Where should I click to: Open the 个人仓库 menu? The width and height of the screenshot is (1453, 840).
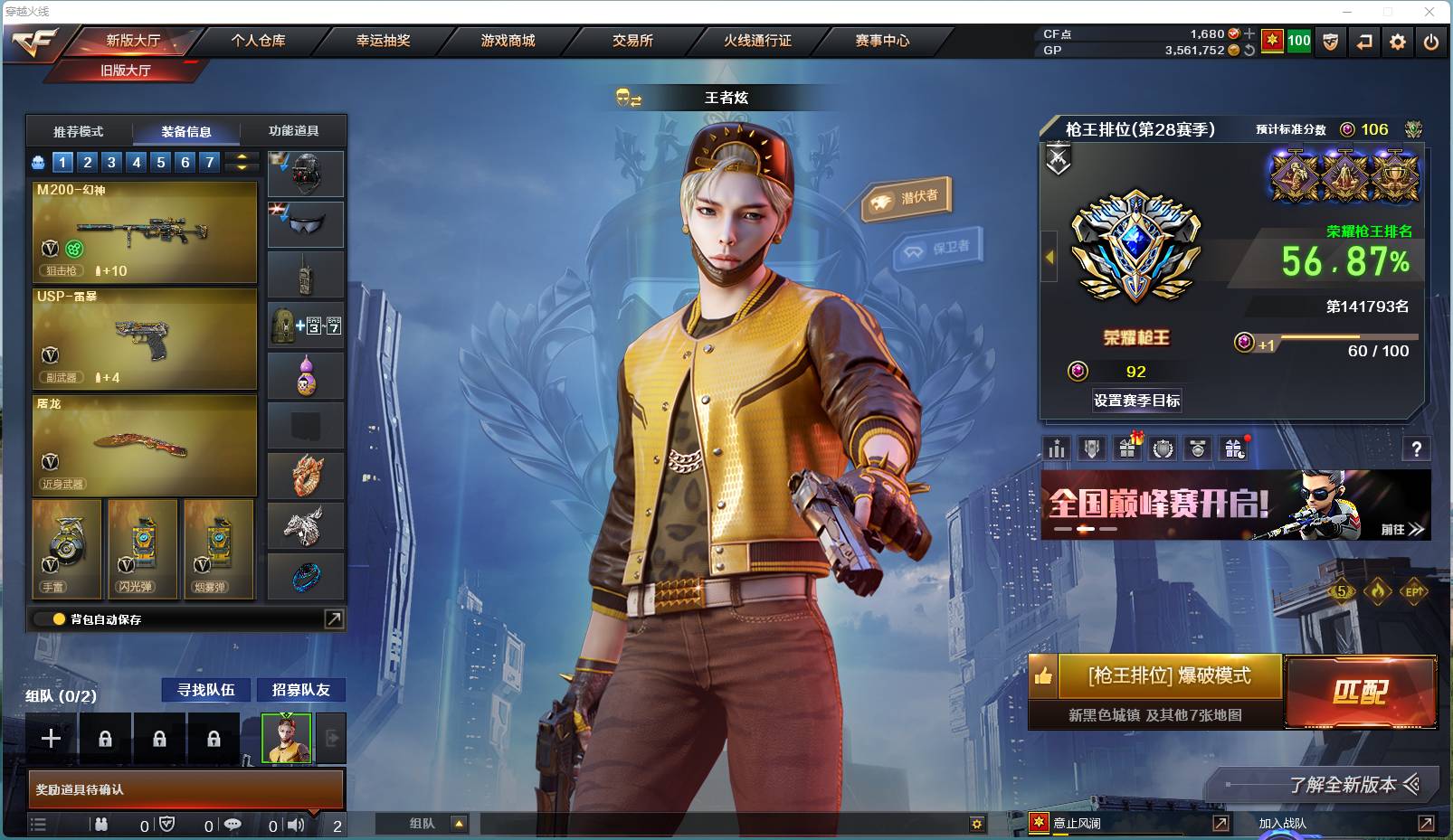tap(258, 41)
